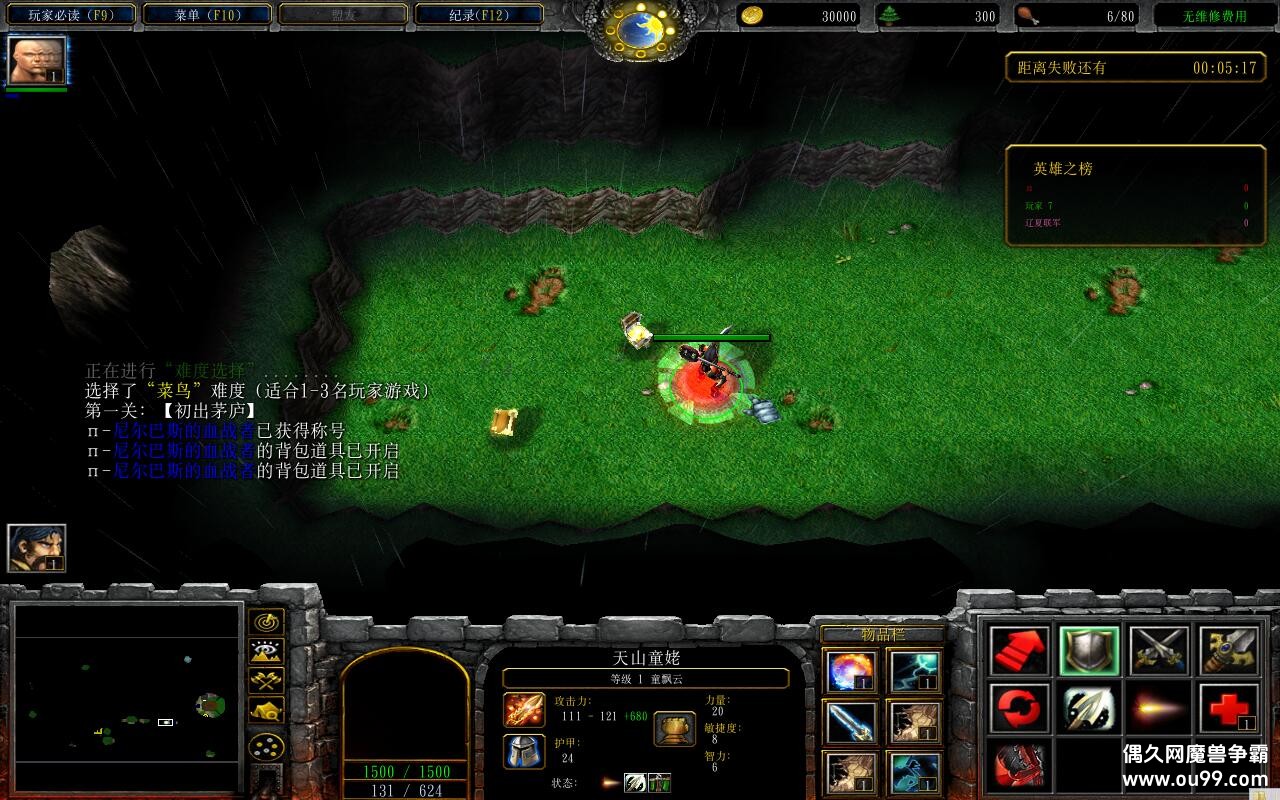
Task: Toggle creep camp markers next to minimap
Action: [265, 709]
